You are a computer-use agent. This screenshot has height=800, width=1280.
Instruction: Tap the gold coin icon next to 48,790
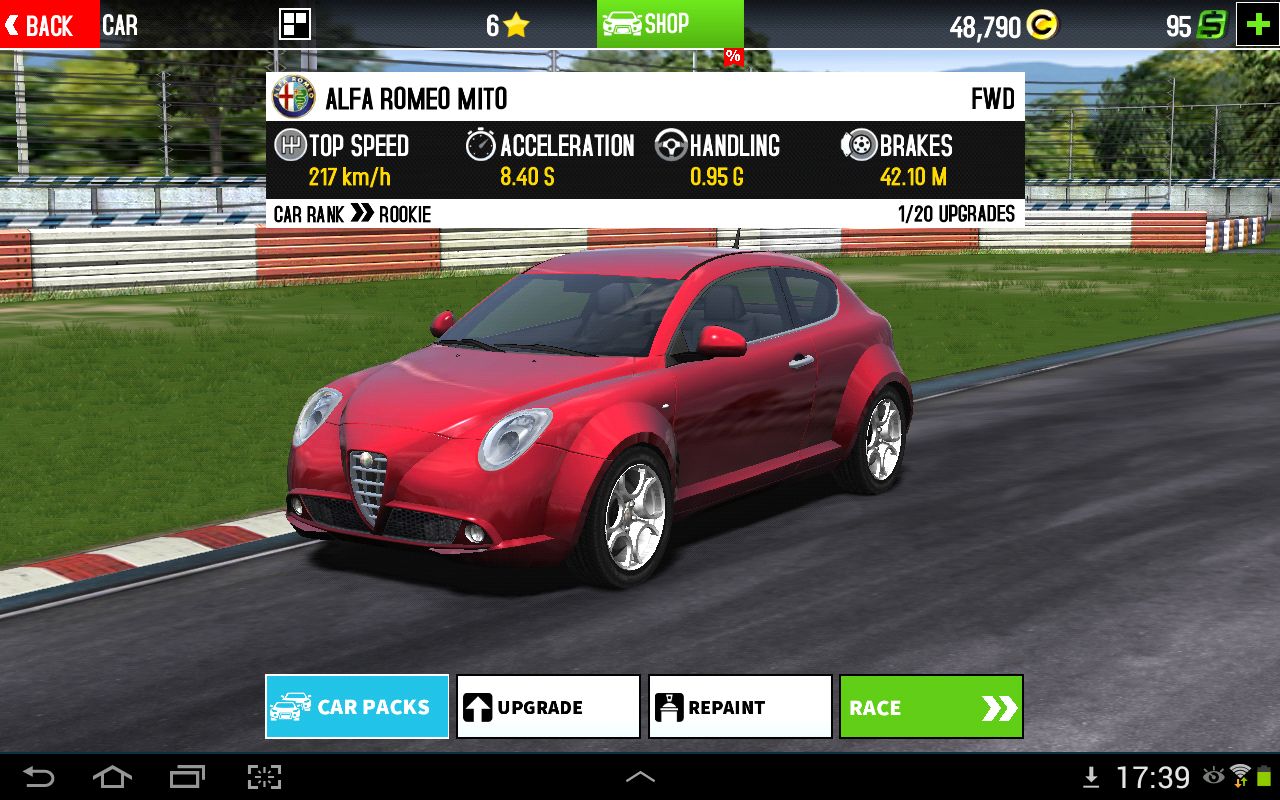[1043, 23]
